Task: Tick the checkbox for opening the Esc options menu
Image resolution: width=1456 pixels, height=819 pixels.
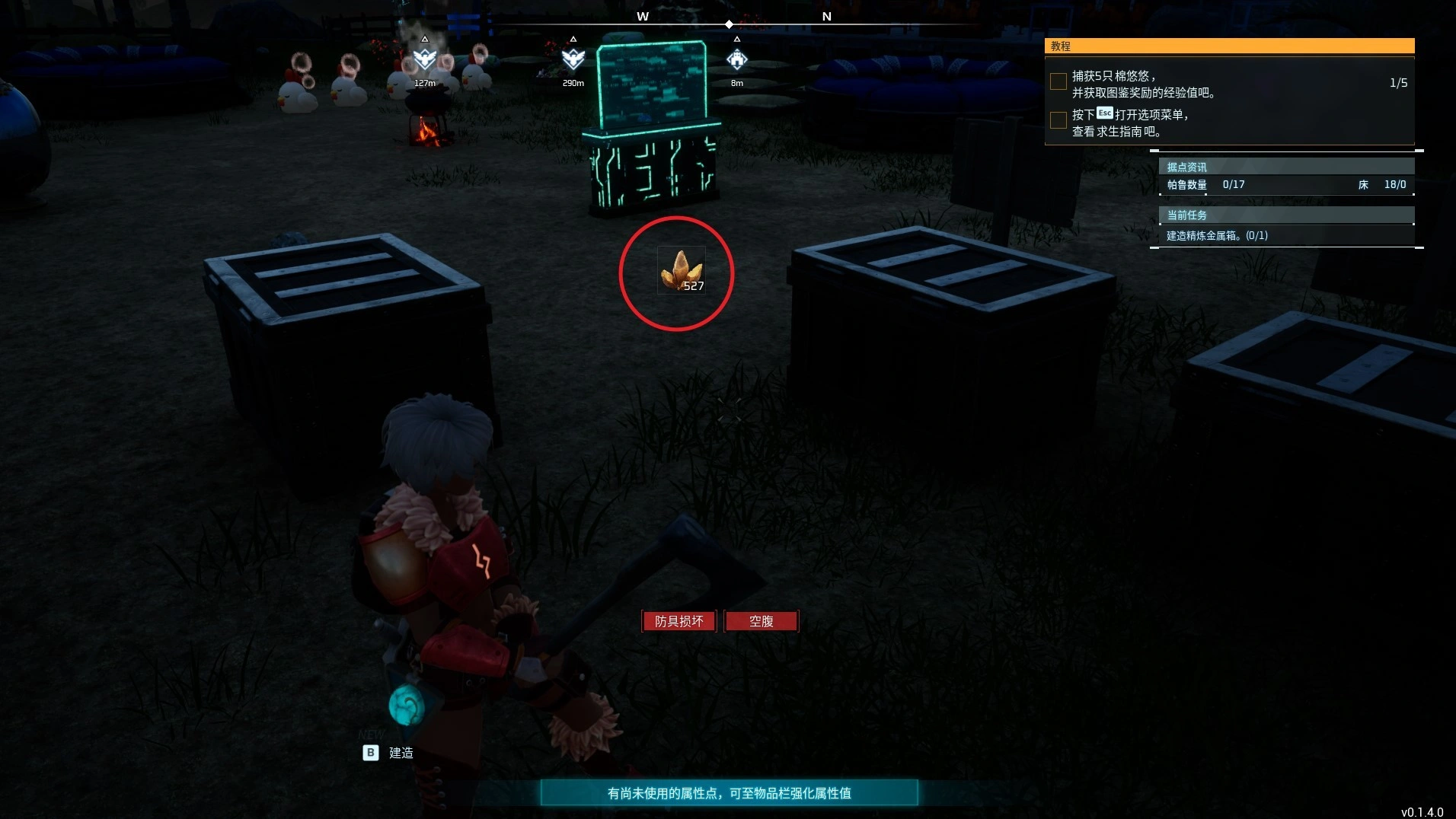Action: [1058, 120]
